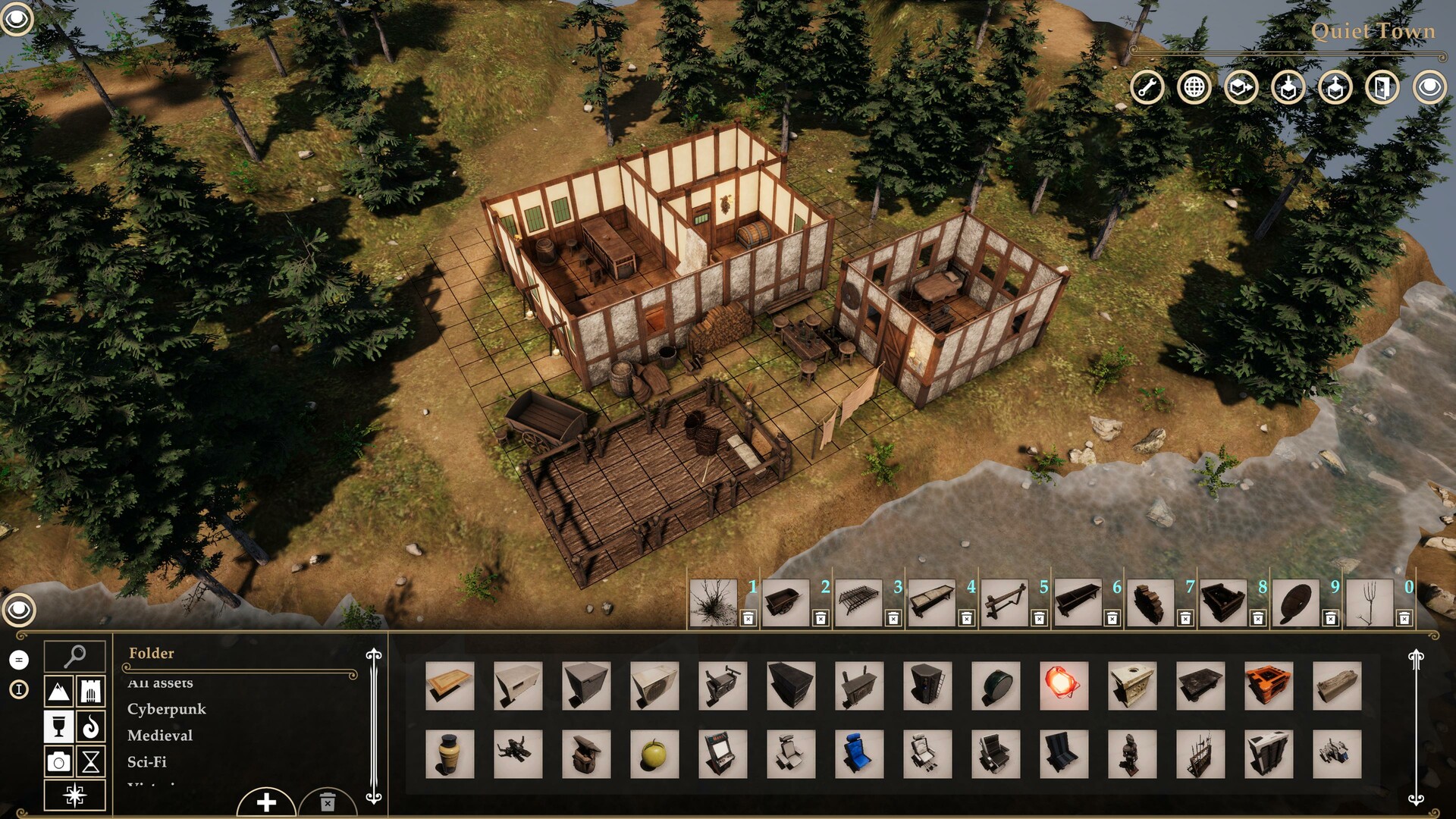The height and width of the screenshot is (819, 1456).
Task: Click the search field above the folder list
Action: (x=74, y=655)
